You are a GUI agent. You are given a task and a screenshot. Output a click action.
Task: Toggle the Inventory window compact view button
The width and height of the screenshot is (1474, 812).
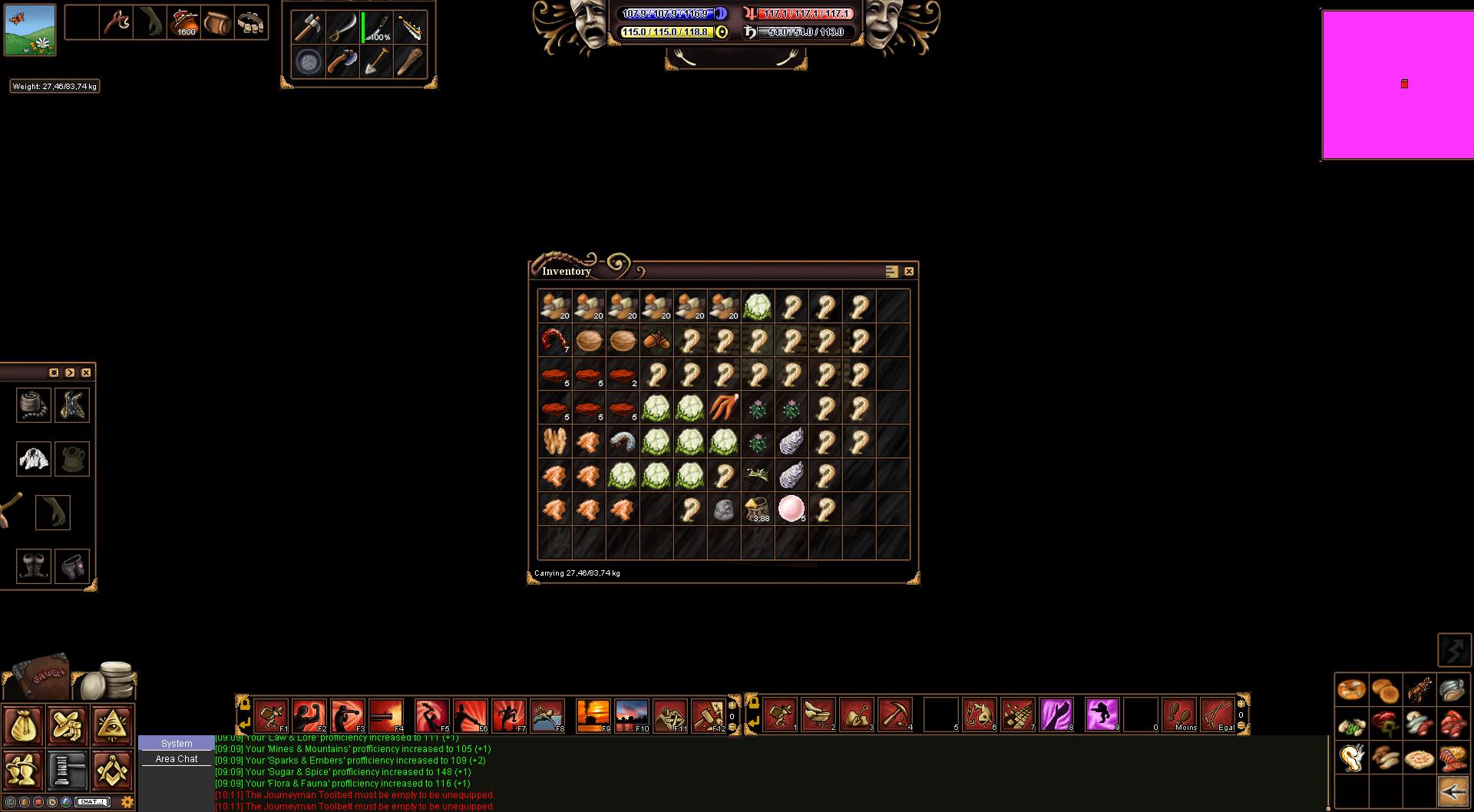point(891,272)
